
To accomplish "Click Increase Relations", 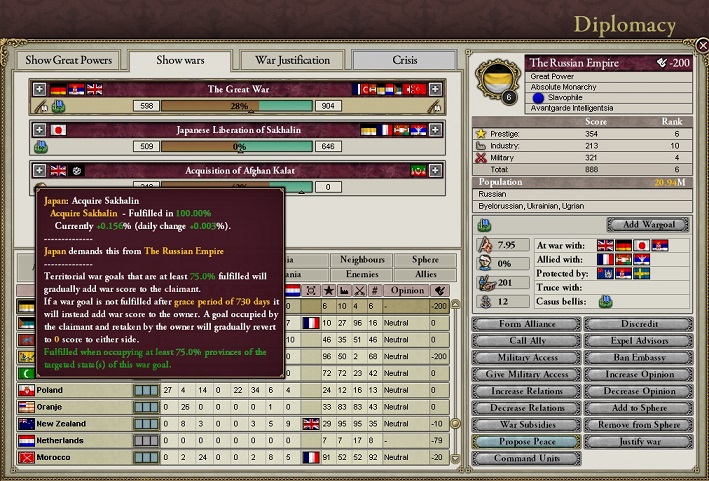I will pyautogui.click(x=526, y=391).
